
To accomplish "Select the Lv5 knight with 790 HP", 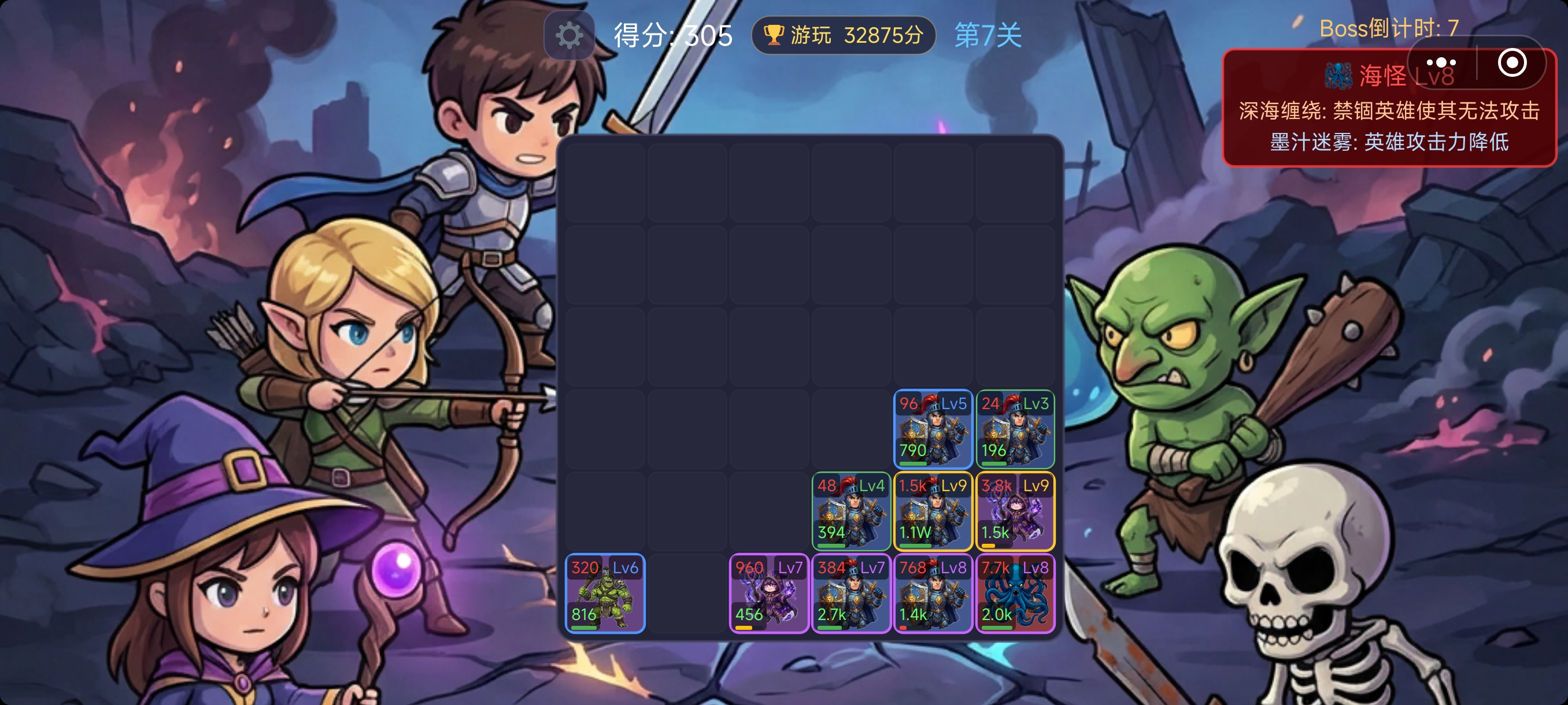I will tap(933, 429).
